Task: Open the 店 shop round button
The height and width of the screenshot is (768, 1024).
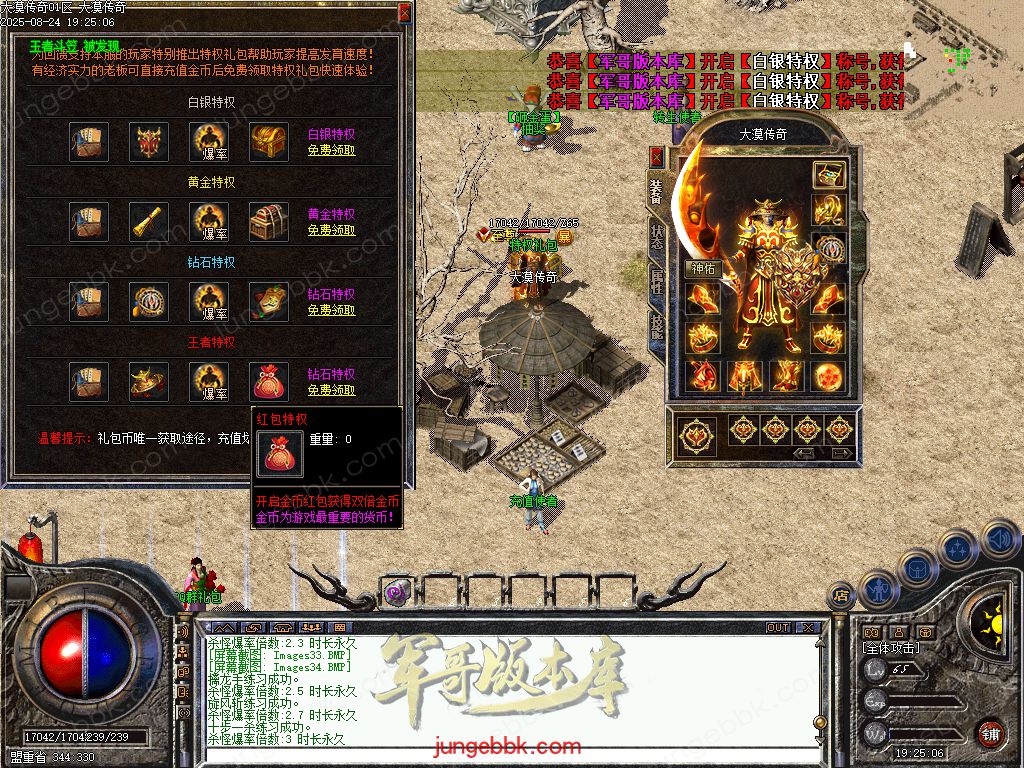Action: tap(842, 595)
